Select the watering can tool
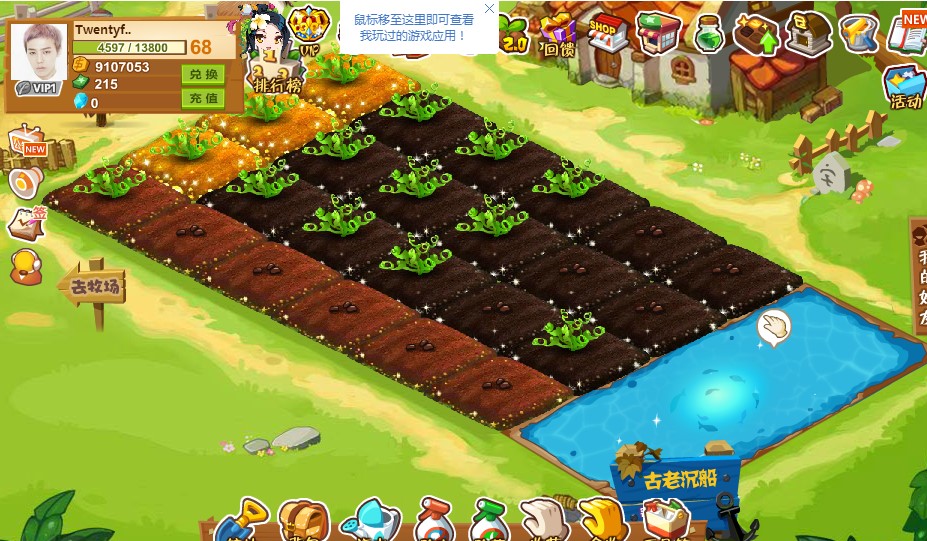This screenshot has height=541, width=927. pyautogui.click(x=369, y=521)
